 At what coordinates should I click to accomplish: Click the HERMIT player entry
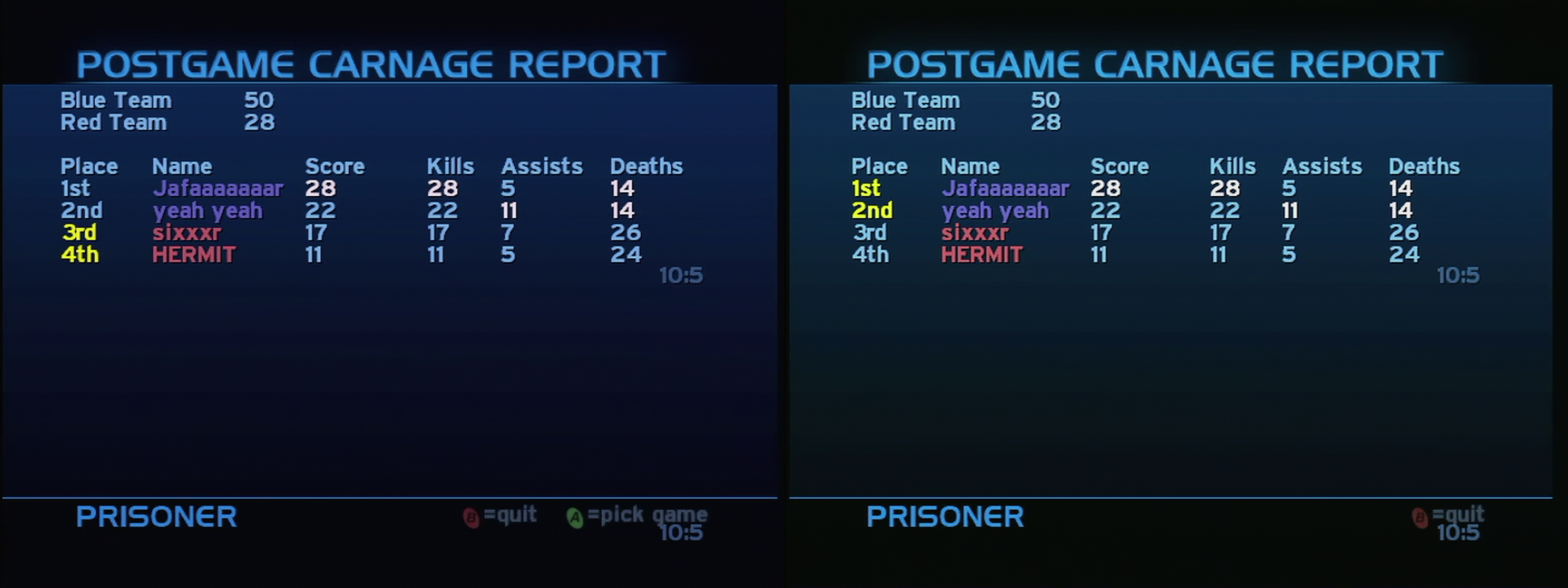(x=193, y=255)
